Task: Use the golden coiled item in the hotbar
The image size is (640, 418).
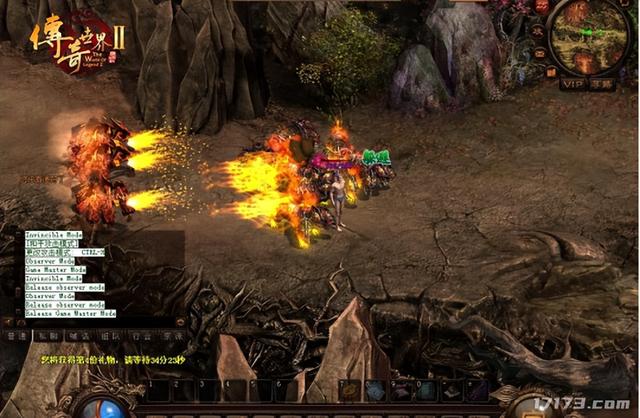Action: 350,390
